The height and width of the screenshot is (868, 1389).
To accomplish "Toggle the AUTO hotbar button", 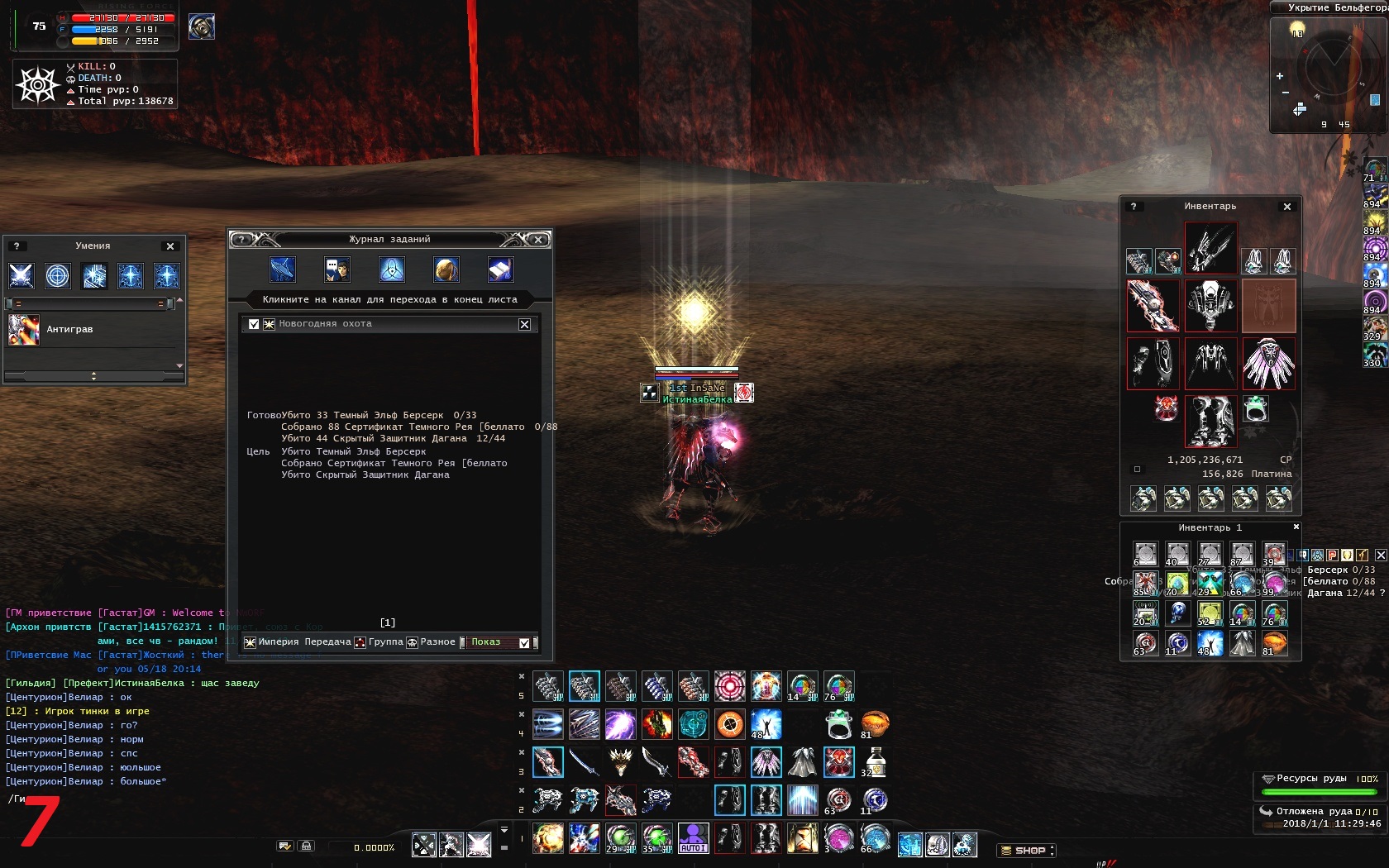I will 693,838.
